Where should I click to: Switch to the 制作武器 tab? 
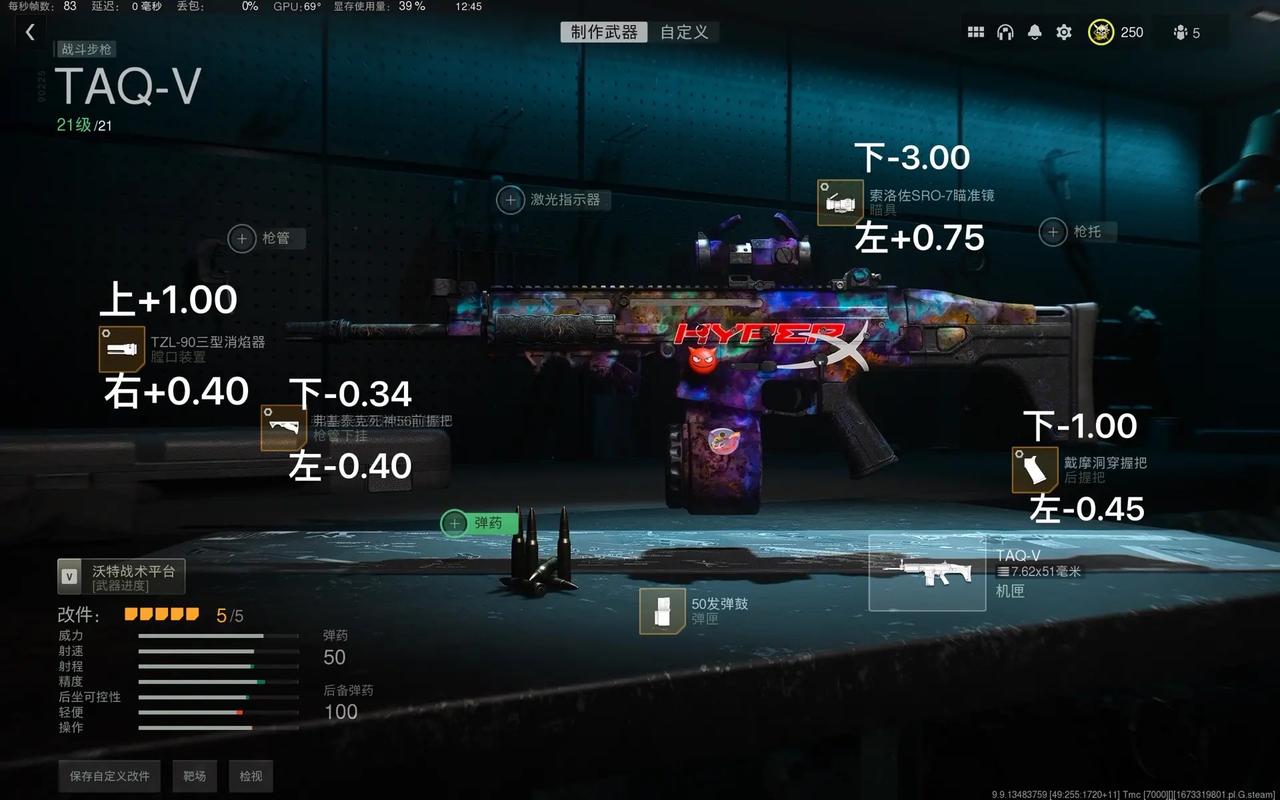pyautogui.click(x=603, y=32)
